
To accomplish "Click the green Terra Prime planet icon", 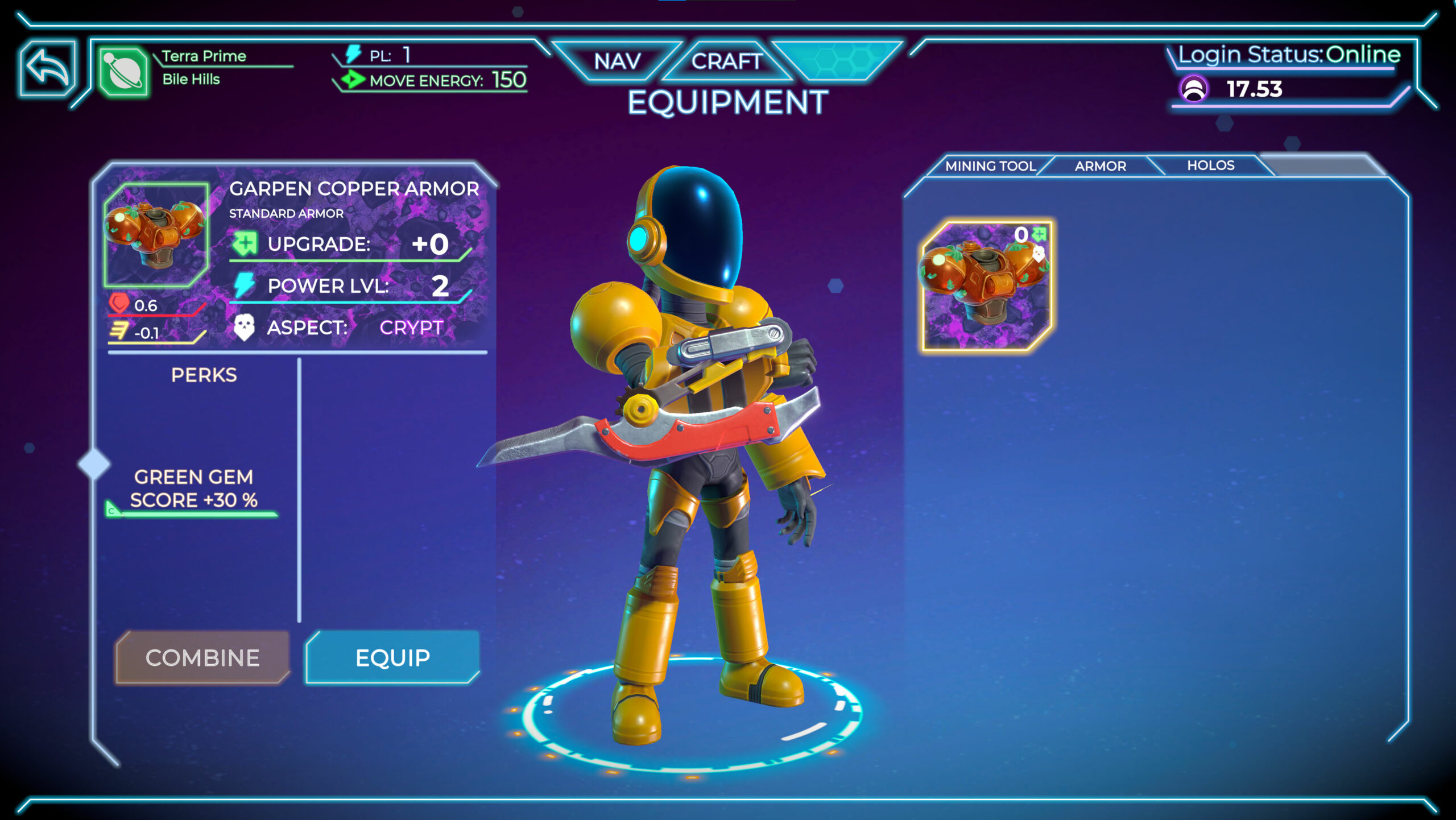I will 123,72.
